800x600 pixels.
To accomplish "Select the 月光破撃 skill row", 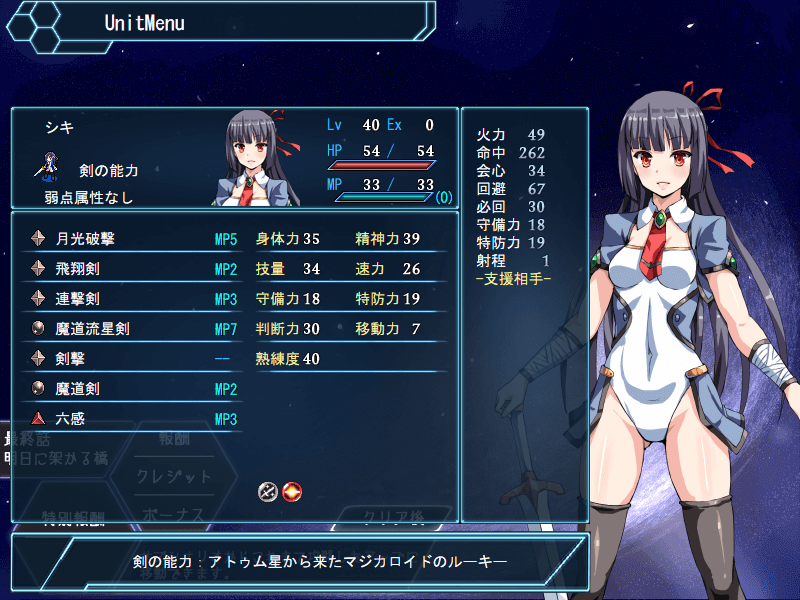I will pyautogui.click(x=130, y=239).
